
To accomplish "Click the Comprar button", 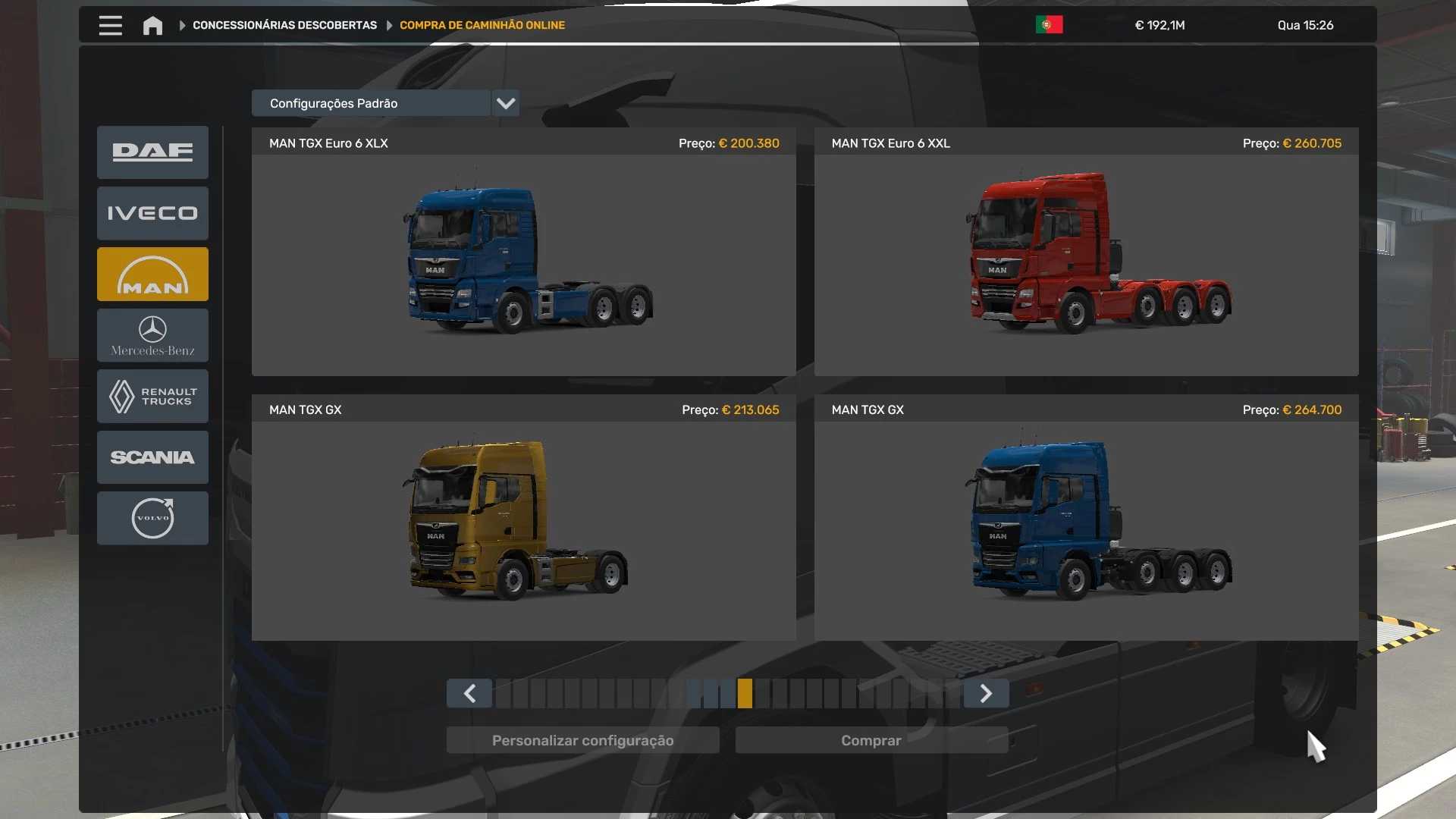I will coord(871,740).
